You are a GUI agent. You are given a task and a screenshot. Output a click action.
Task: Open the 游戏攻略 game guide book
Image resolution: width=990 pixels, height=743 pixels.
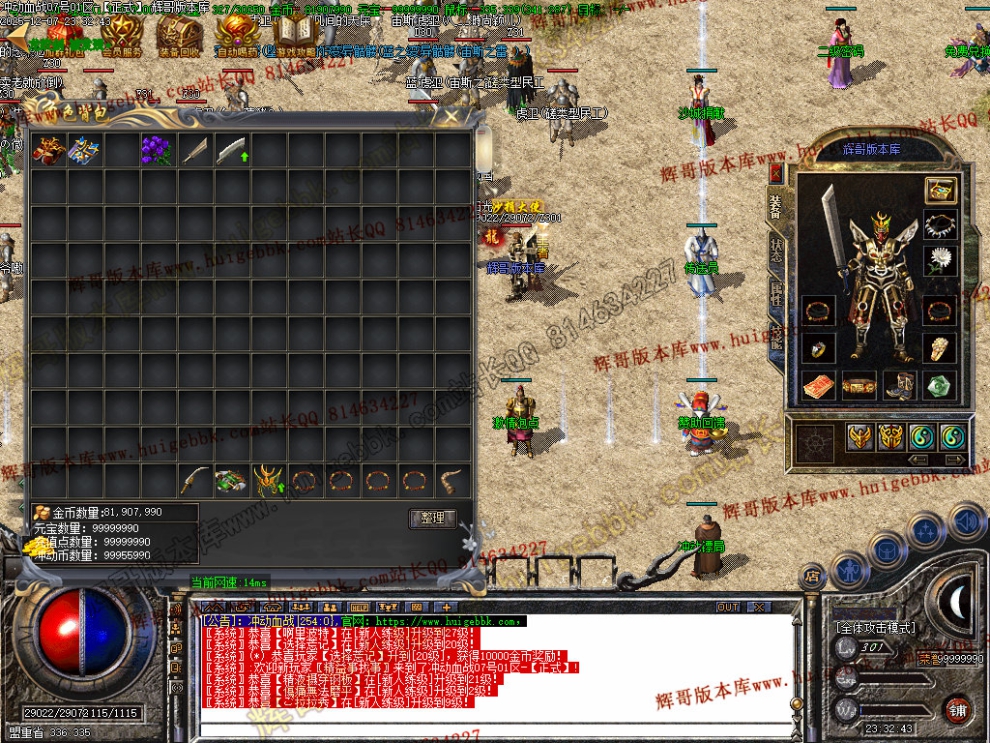(x=294, y=38)
